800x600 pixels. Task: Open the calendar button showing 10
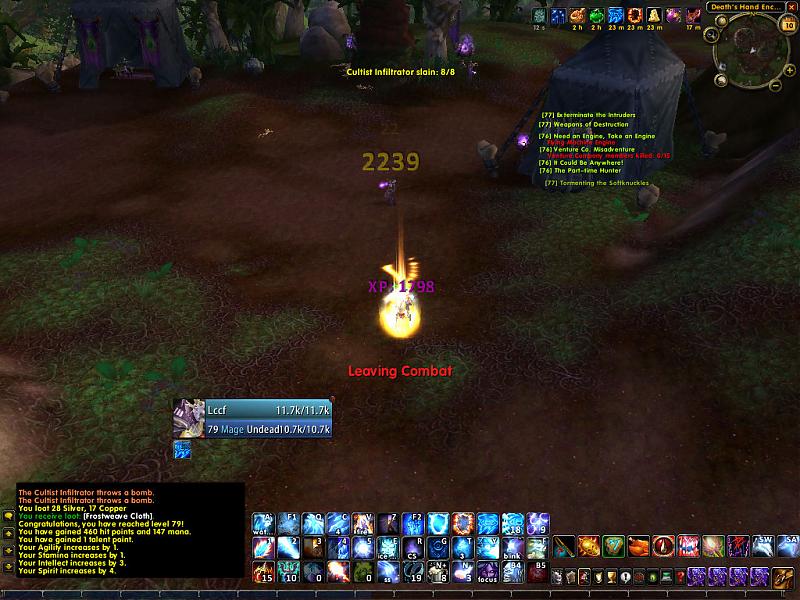[789, 25]
